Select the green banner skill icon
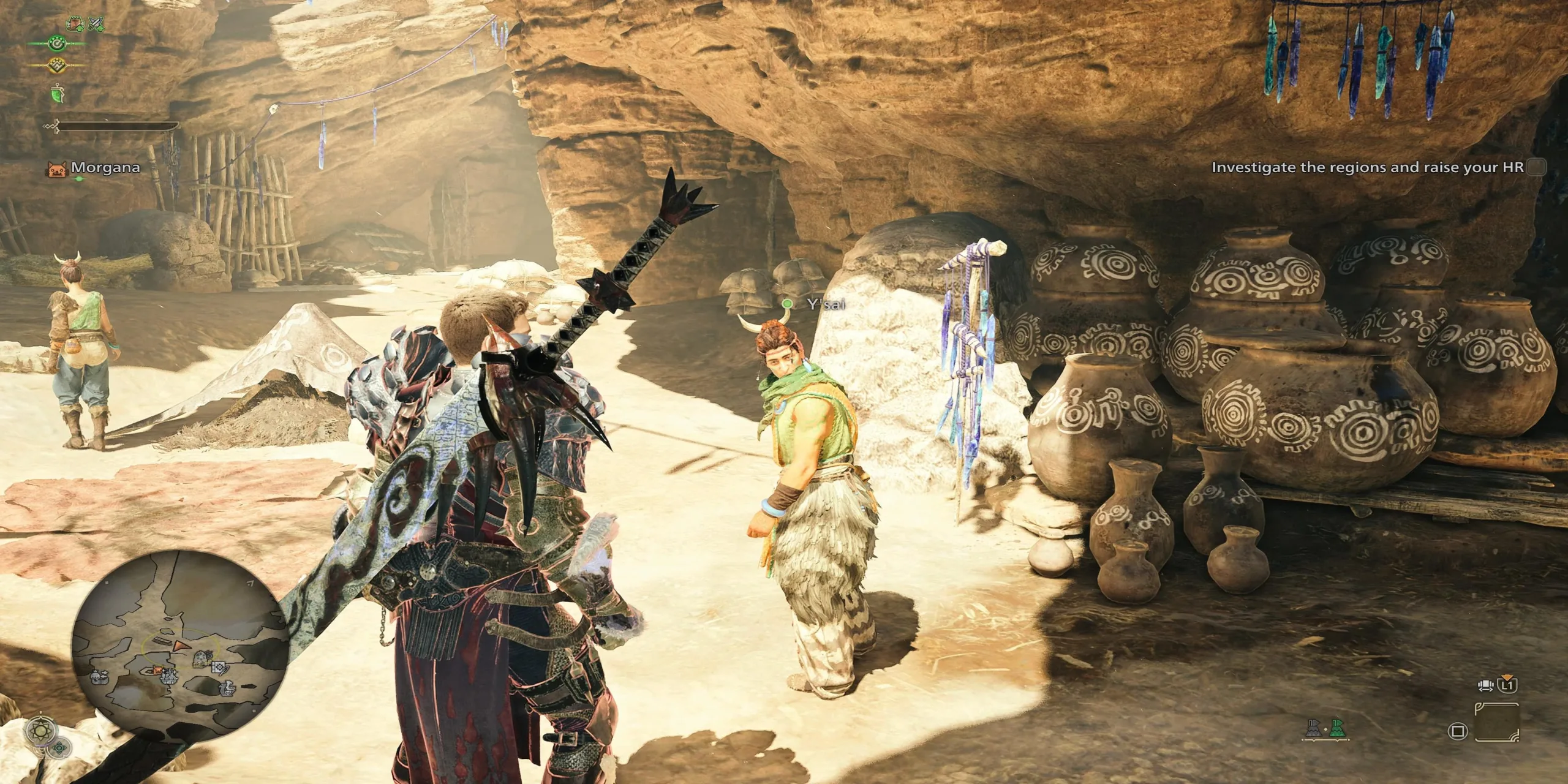The image size is (1568, 784). tap(58, 94)
